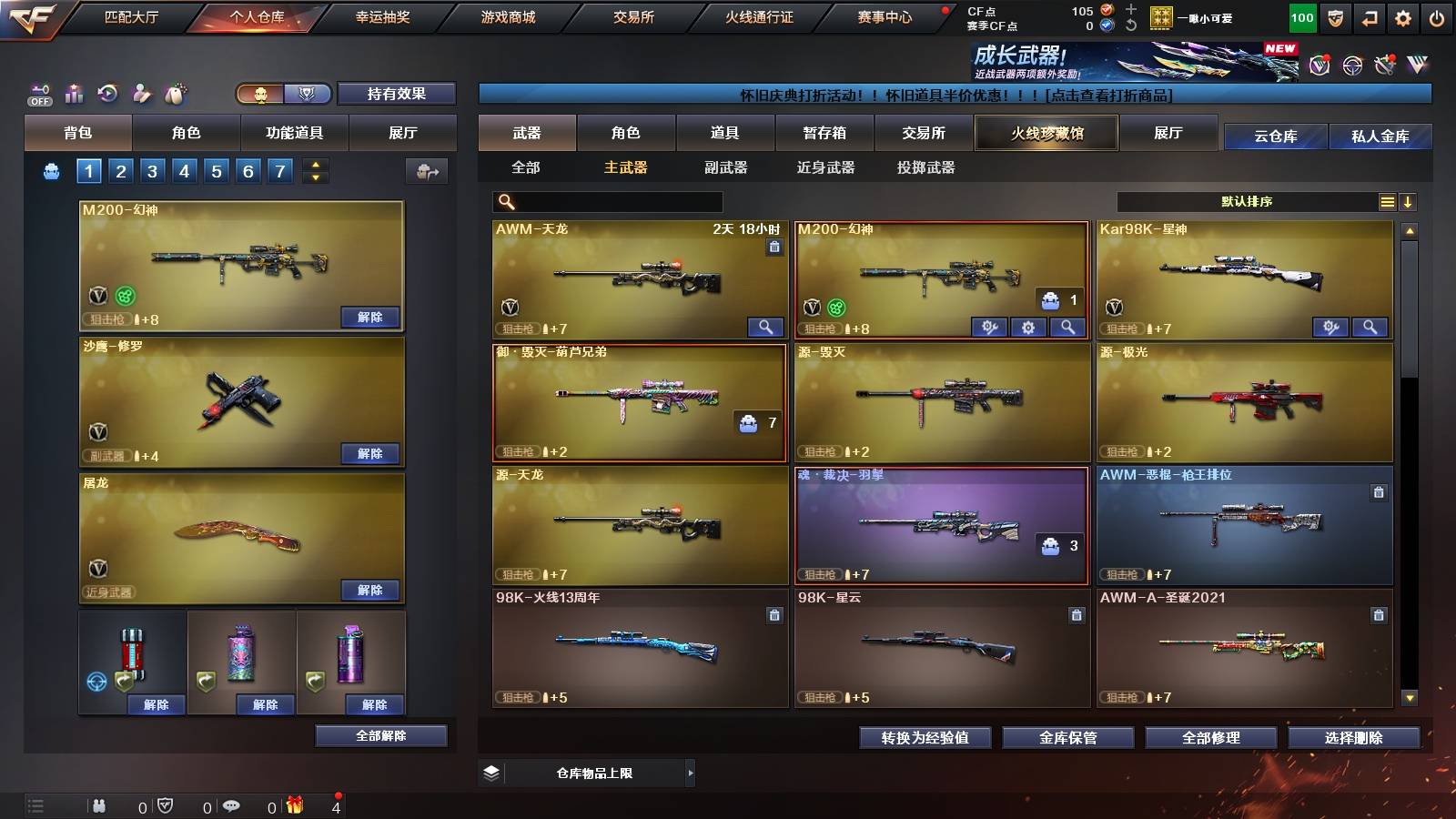
Task: Expand 仓库物品上限 with its right arrow
Action: [690, 773]
